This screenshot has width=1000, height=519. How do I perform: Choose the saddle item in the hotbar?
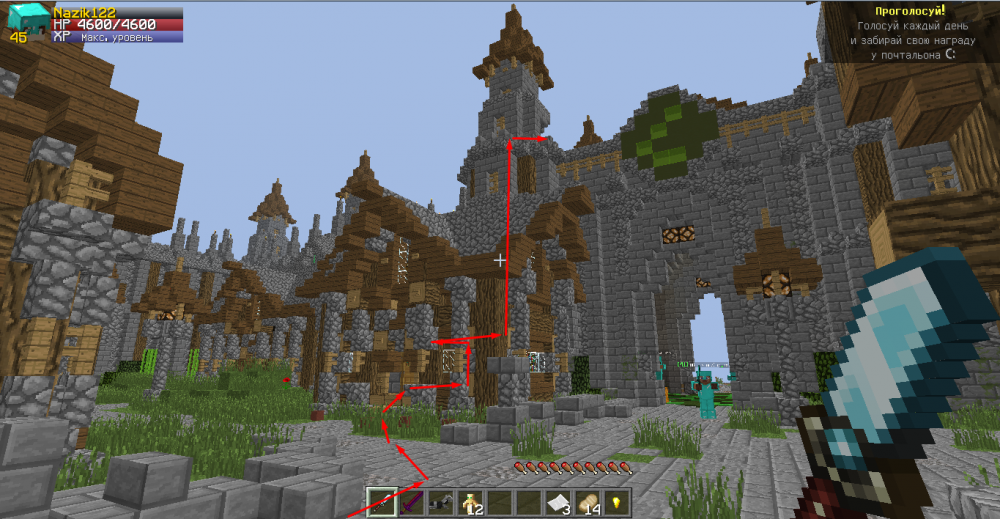440,502
